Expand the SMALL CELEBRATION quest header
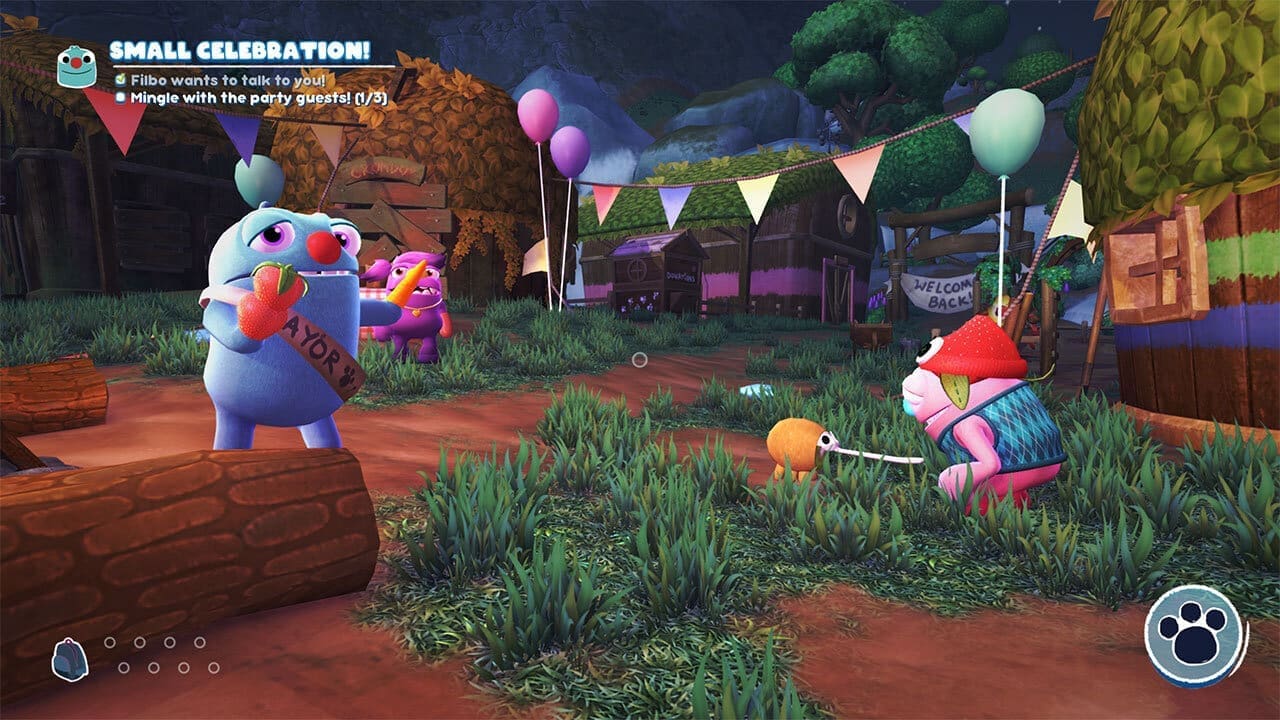This screenshot has width=1280, height=720. pyautogui.click(x=240, y=51)
